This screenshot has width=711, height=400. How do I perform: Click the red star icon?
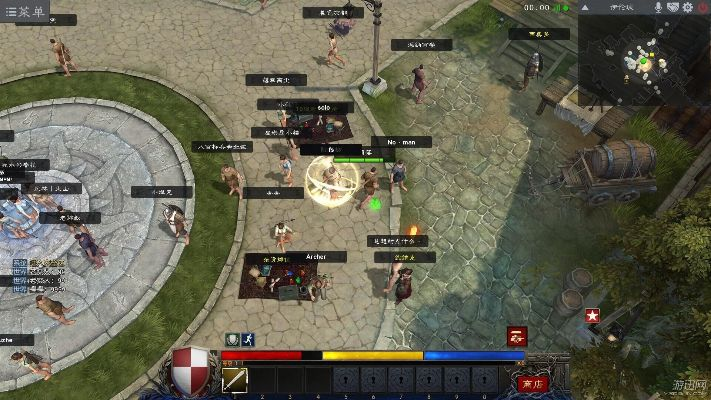(x=592, y=316)
